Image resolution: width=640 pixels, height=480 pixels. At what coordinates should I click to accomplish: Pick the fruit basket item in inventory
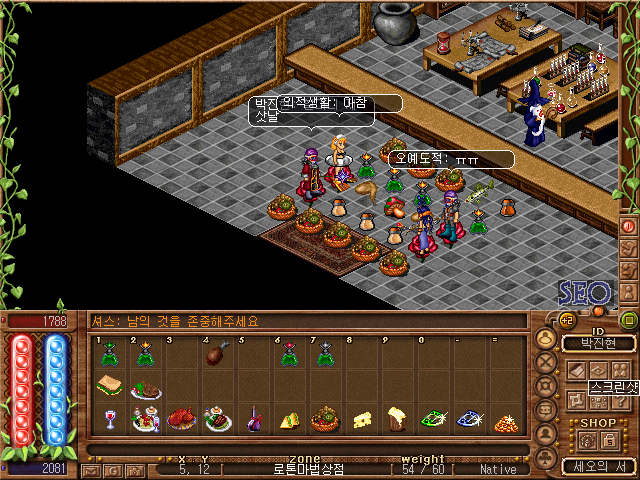click(x=324, y=418)
